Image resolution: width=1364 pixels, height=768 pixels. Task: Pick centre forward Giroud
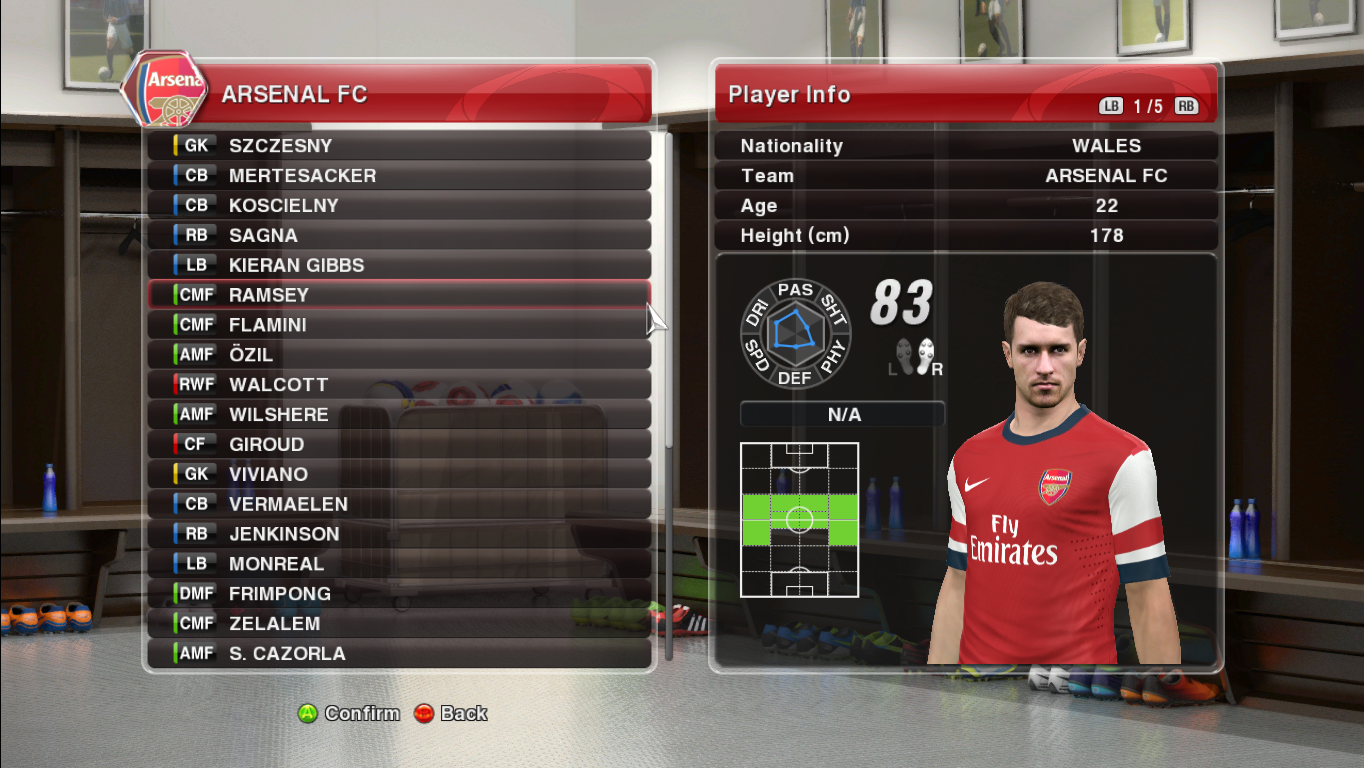coord(400,445)
